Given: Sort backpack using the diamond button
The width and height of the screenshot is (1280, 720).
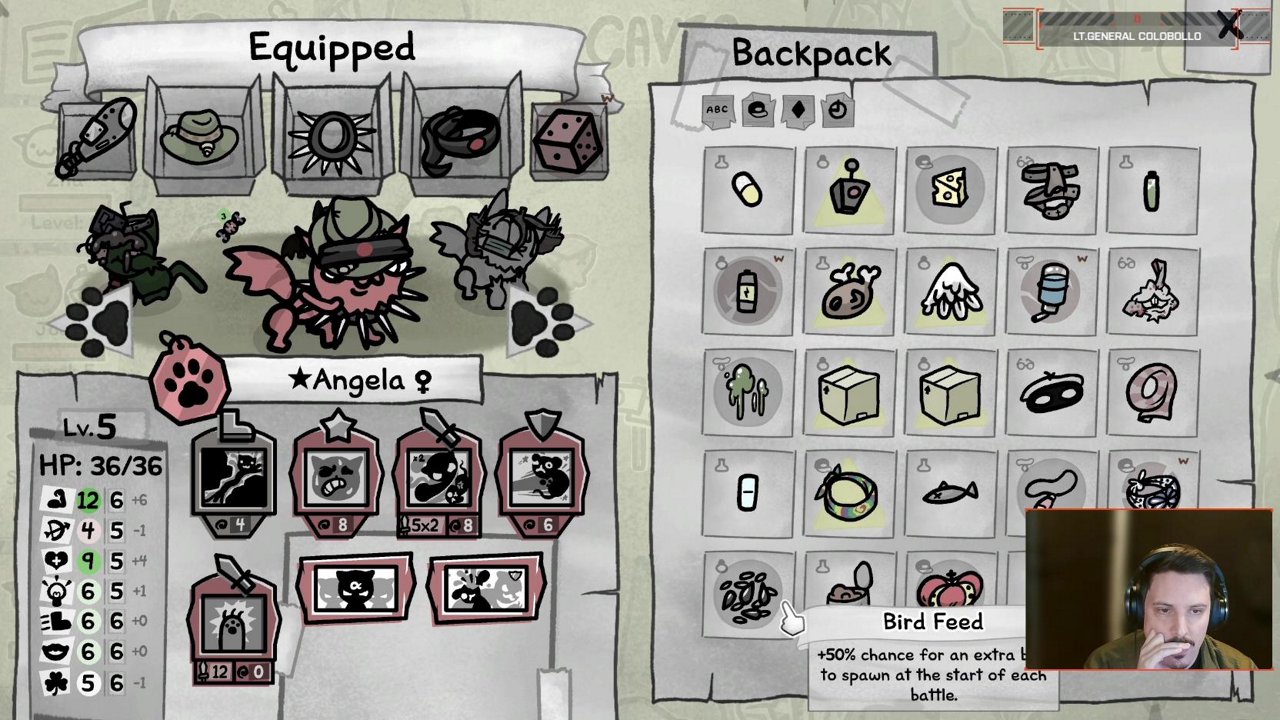Looking at the screenshot, I should pos(798,110).
